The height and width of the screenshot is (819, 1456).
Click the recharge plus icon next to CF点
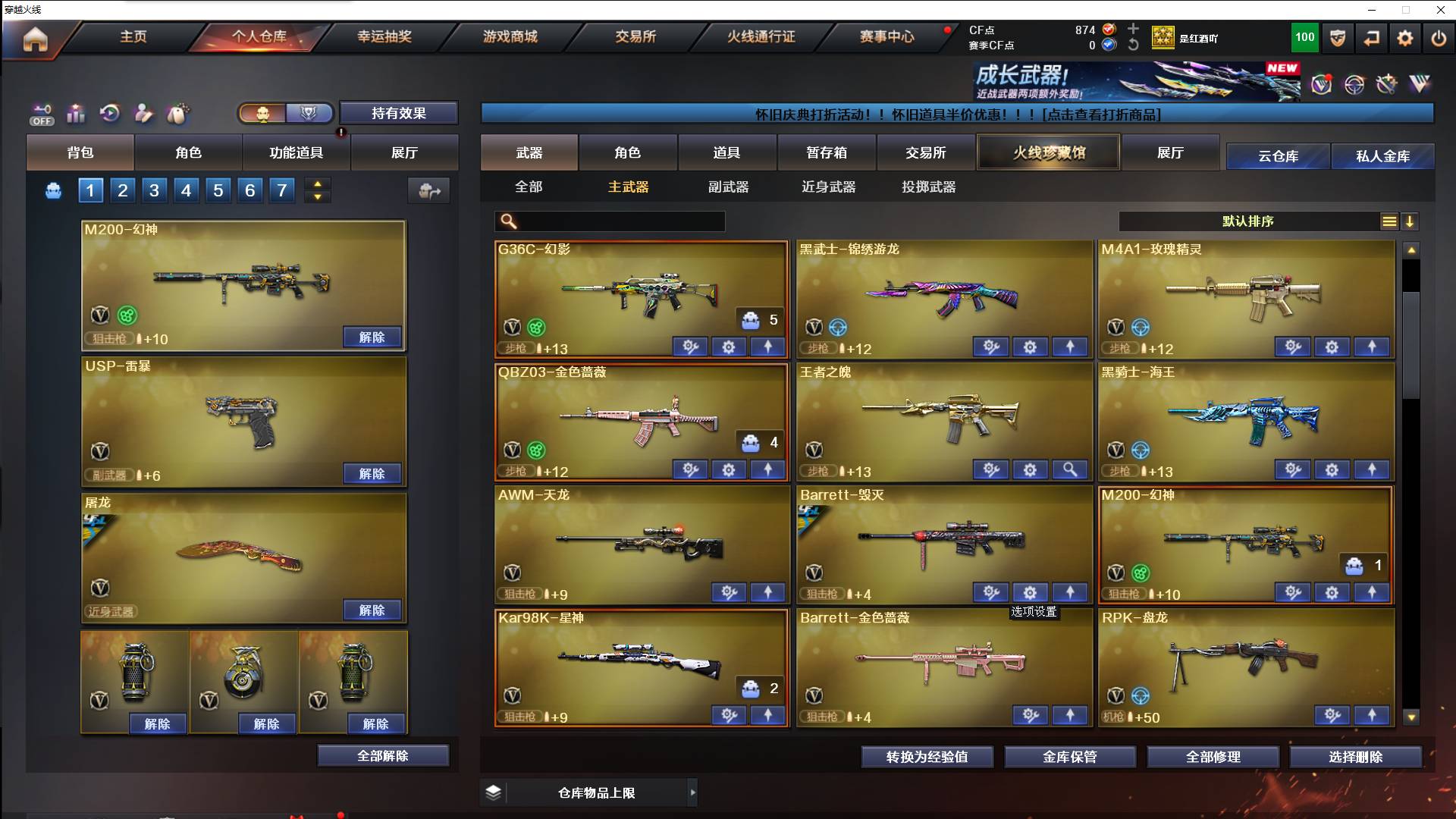[1134, 31]
